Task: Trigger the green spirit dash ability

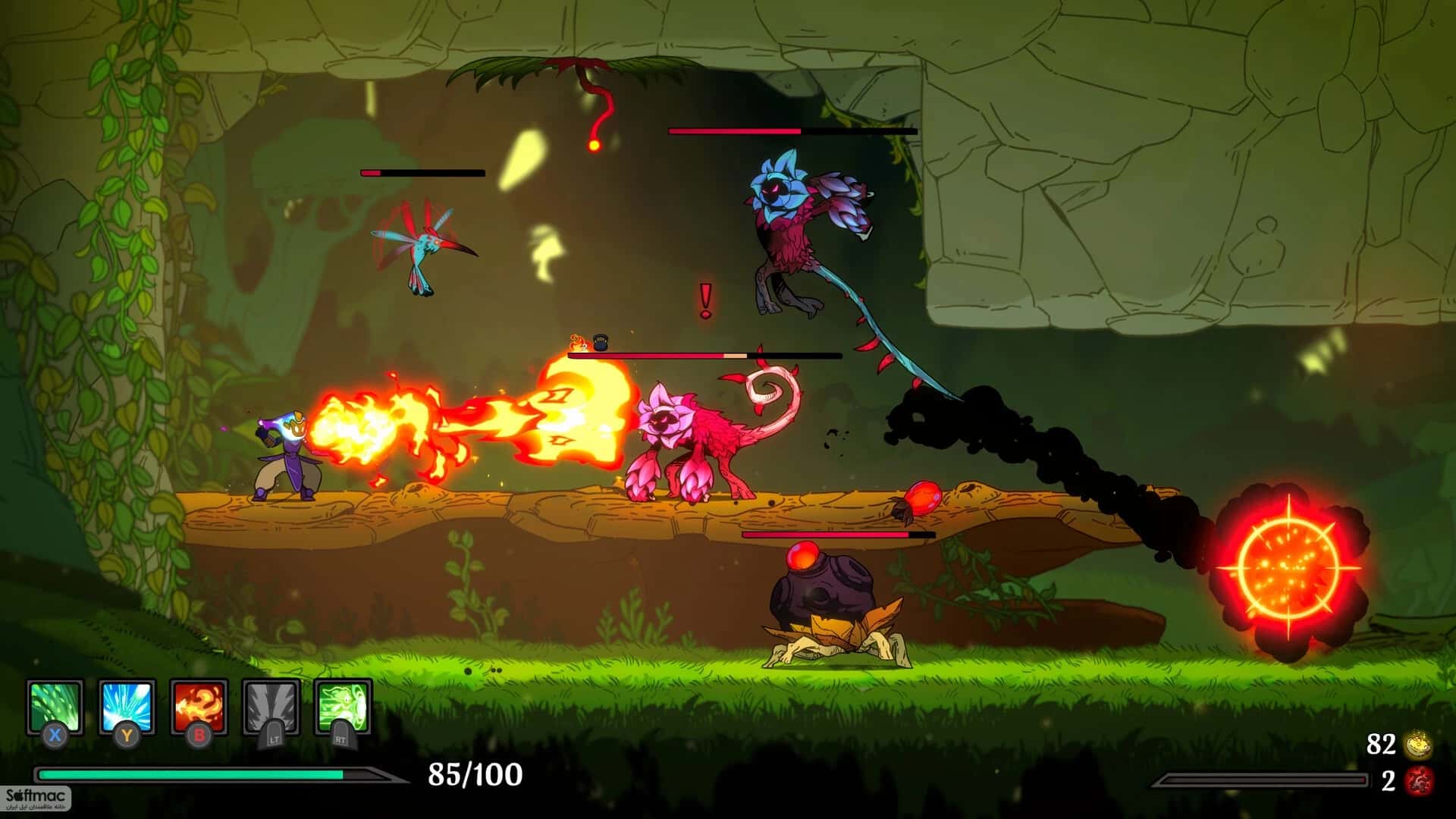Action: click(343, 707)
